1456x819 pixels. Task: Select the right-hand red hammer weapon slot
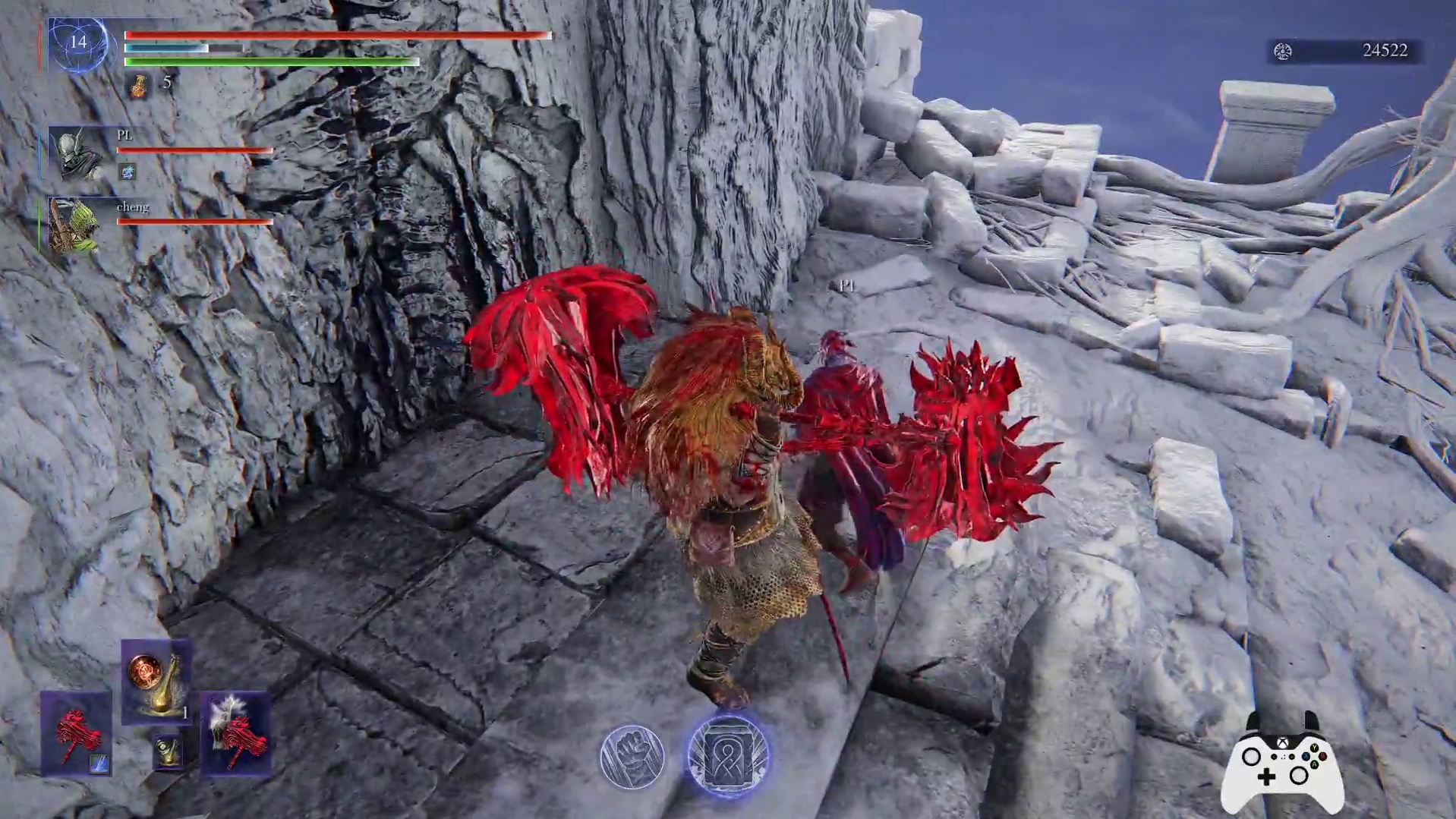(235, 732)
